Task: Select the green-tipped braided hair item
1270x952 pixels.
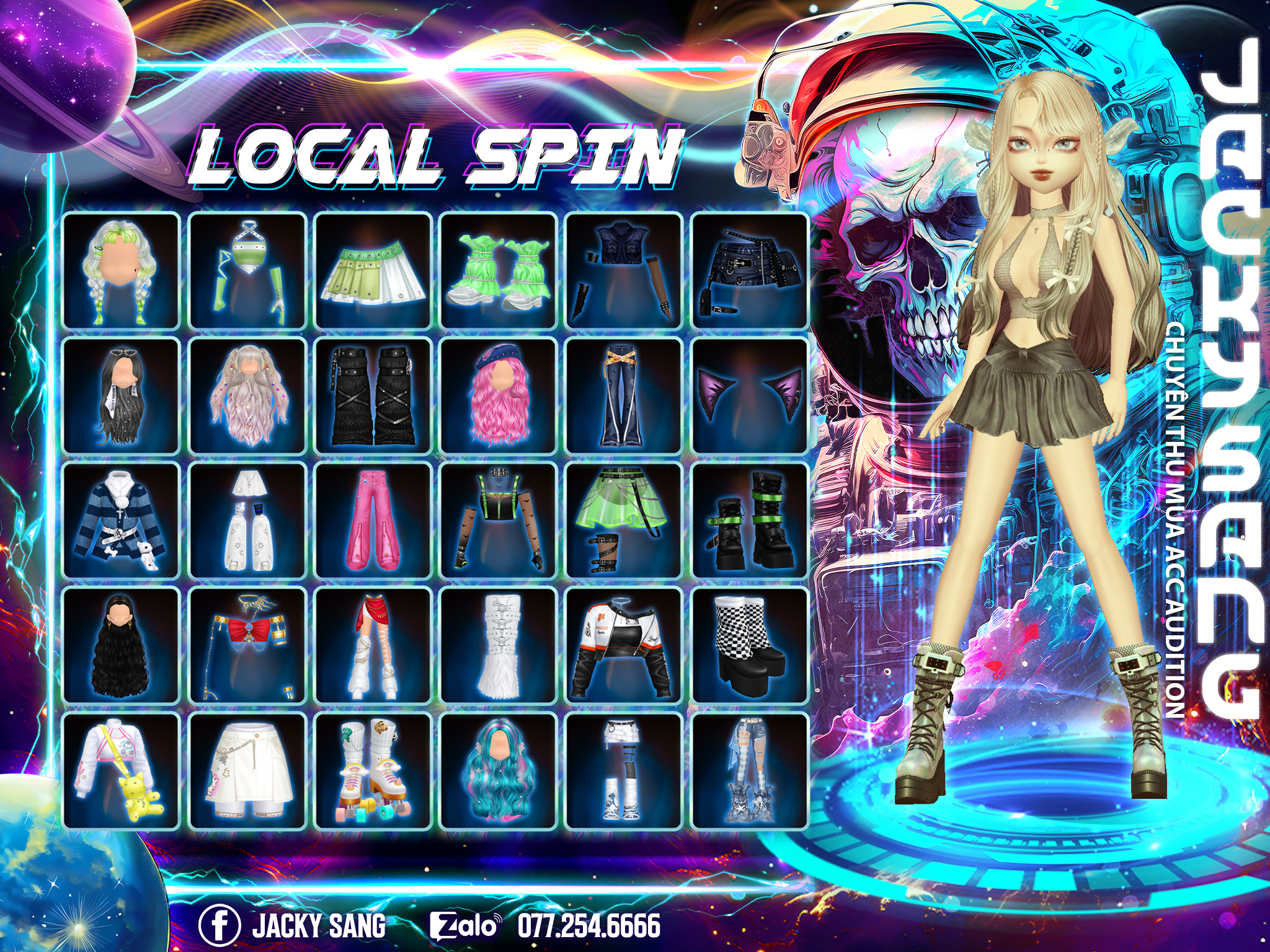Action: [121, 270]
